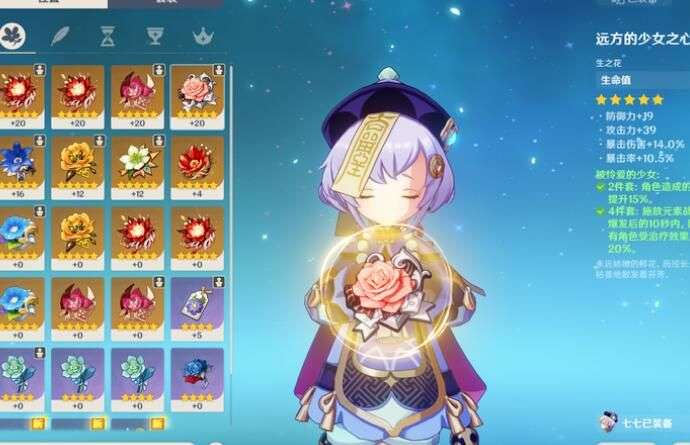Screen dimensions: 690x445
Task: Choose the red flower artifact at +4
Action: (x=196, y=163)
